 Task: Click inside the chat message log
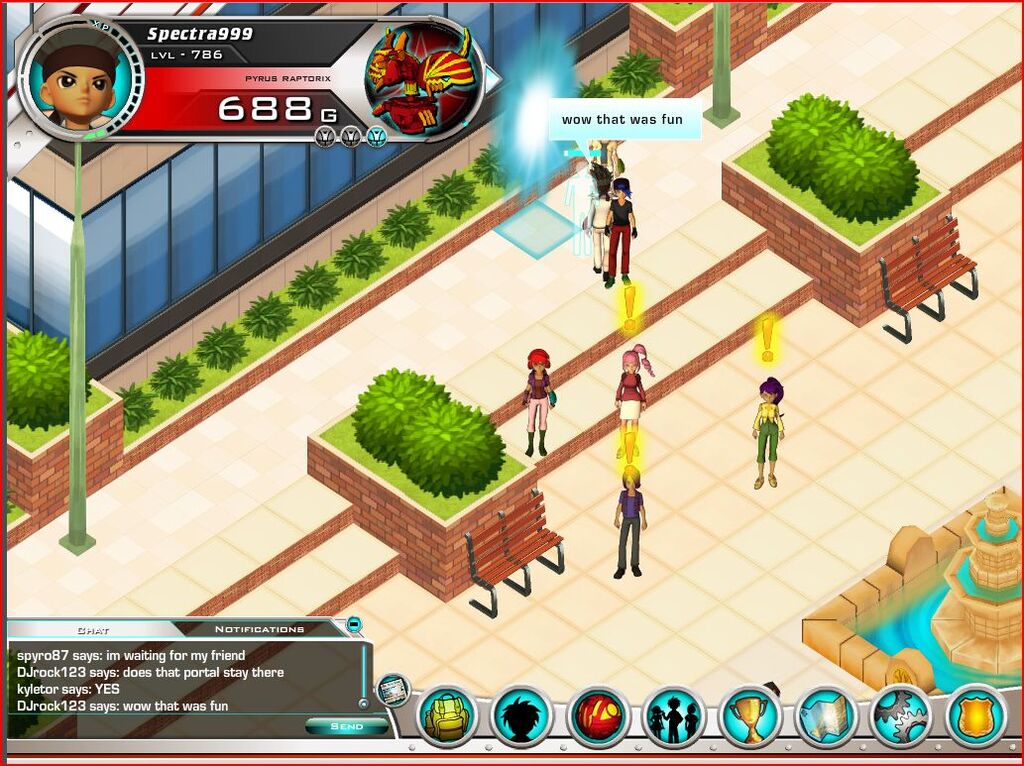tap(180, 680)
